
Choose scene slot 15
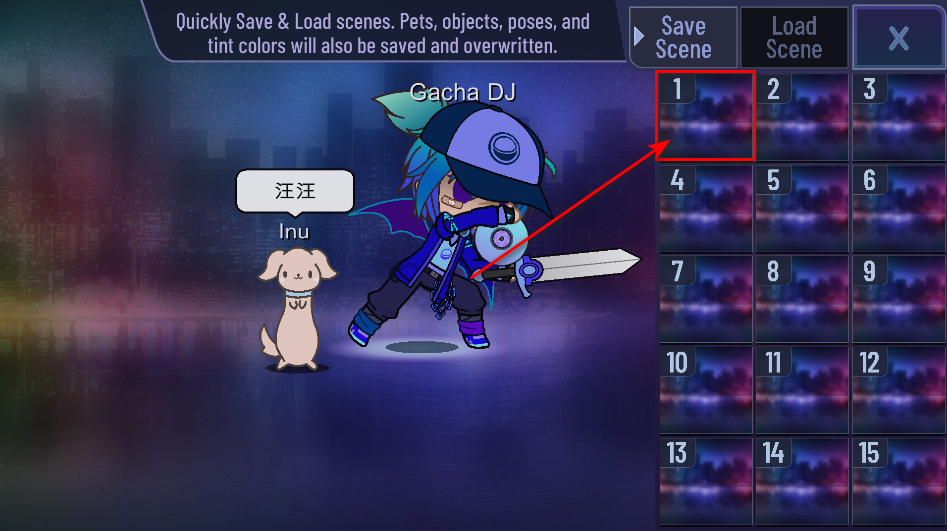[x=897, y=480]
